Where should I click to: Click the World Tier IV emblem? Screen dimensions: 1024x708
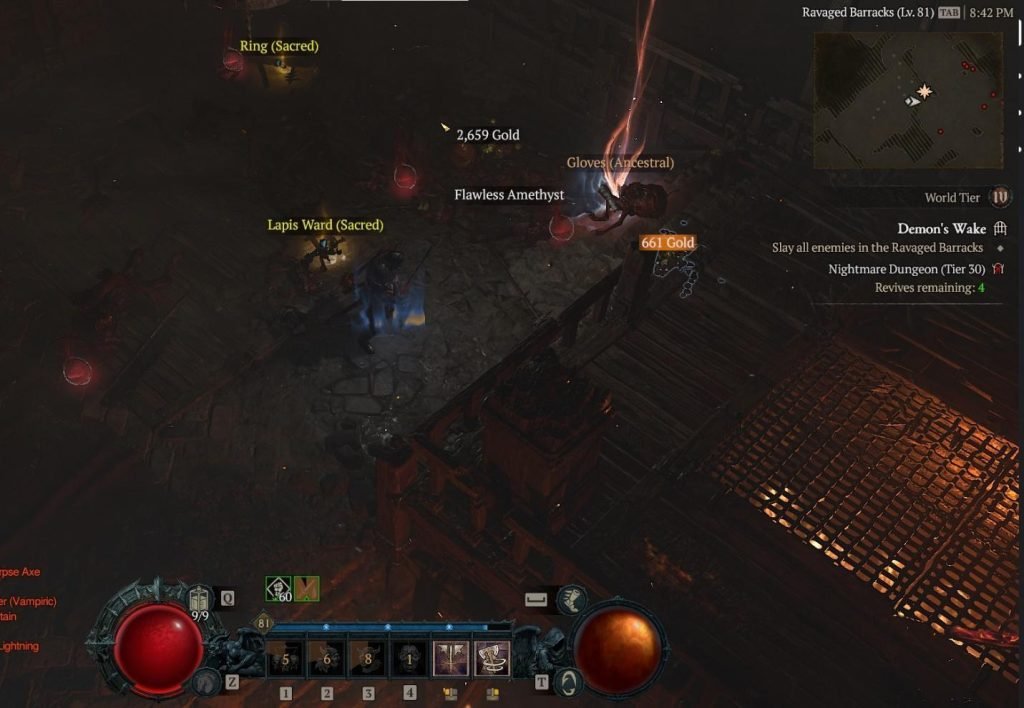click(999, 197)
